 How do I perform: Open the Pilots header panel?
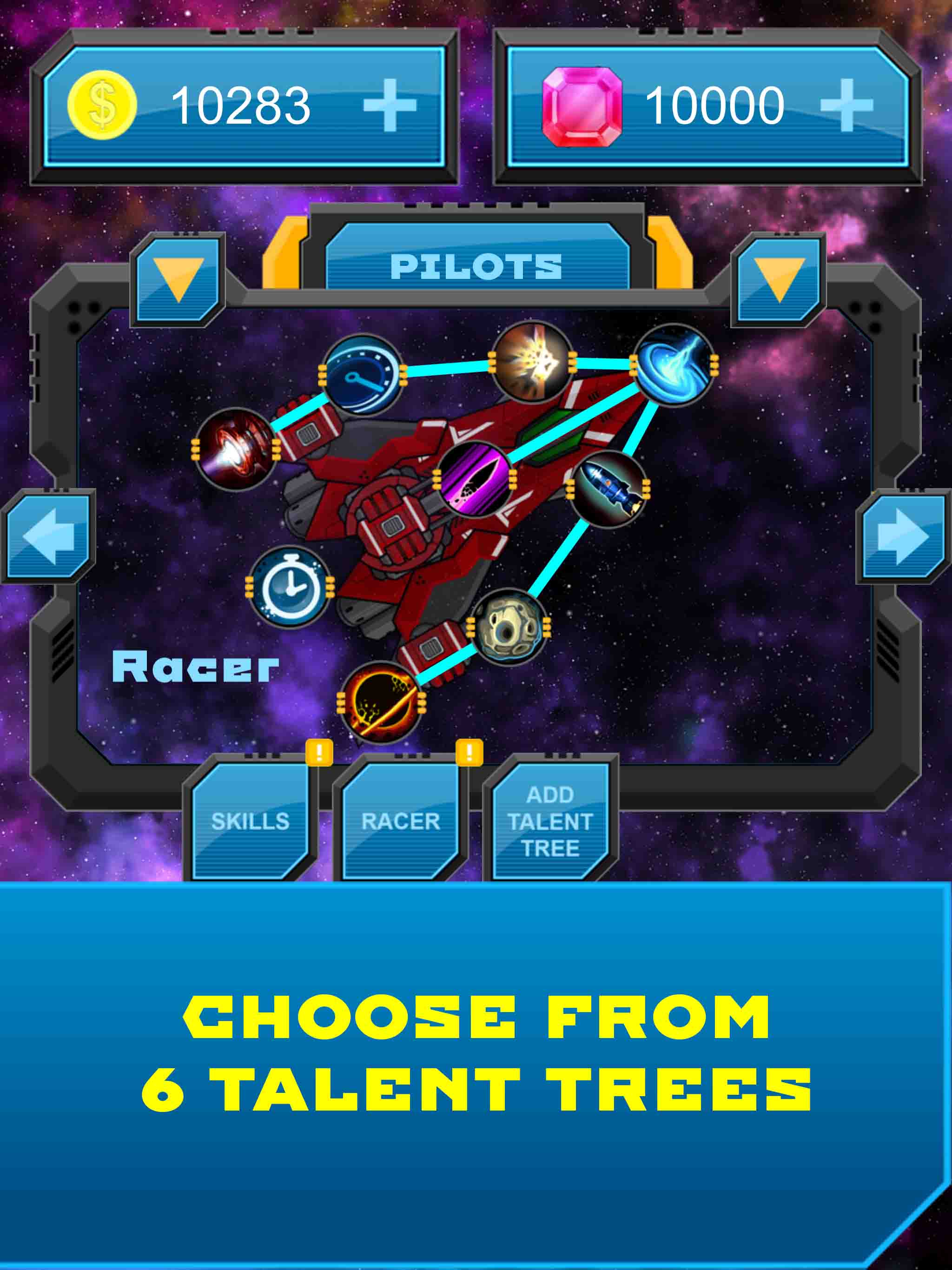pos(476,266)
